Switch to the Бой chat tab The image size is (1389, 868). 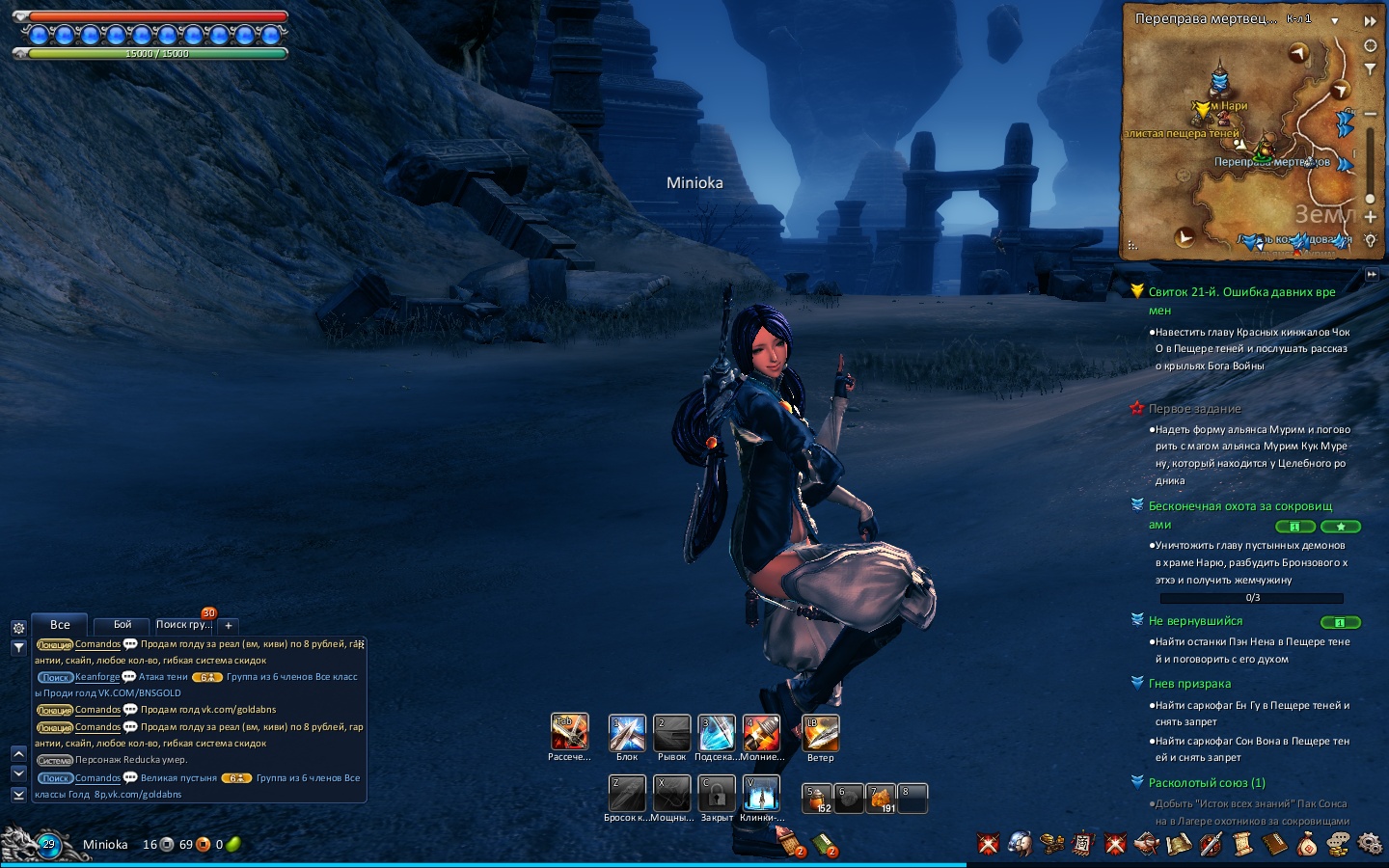click(123, 625)
